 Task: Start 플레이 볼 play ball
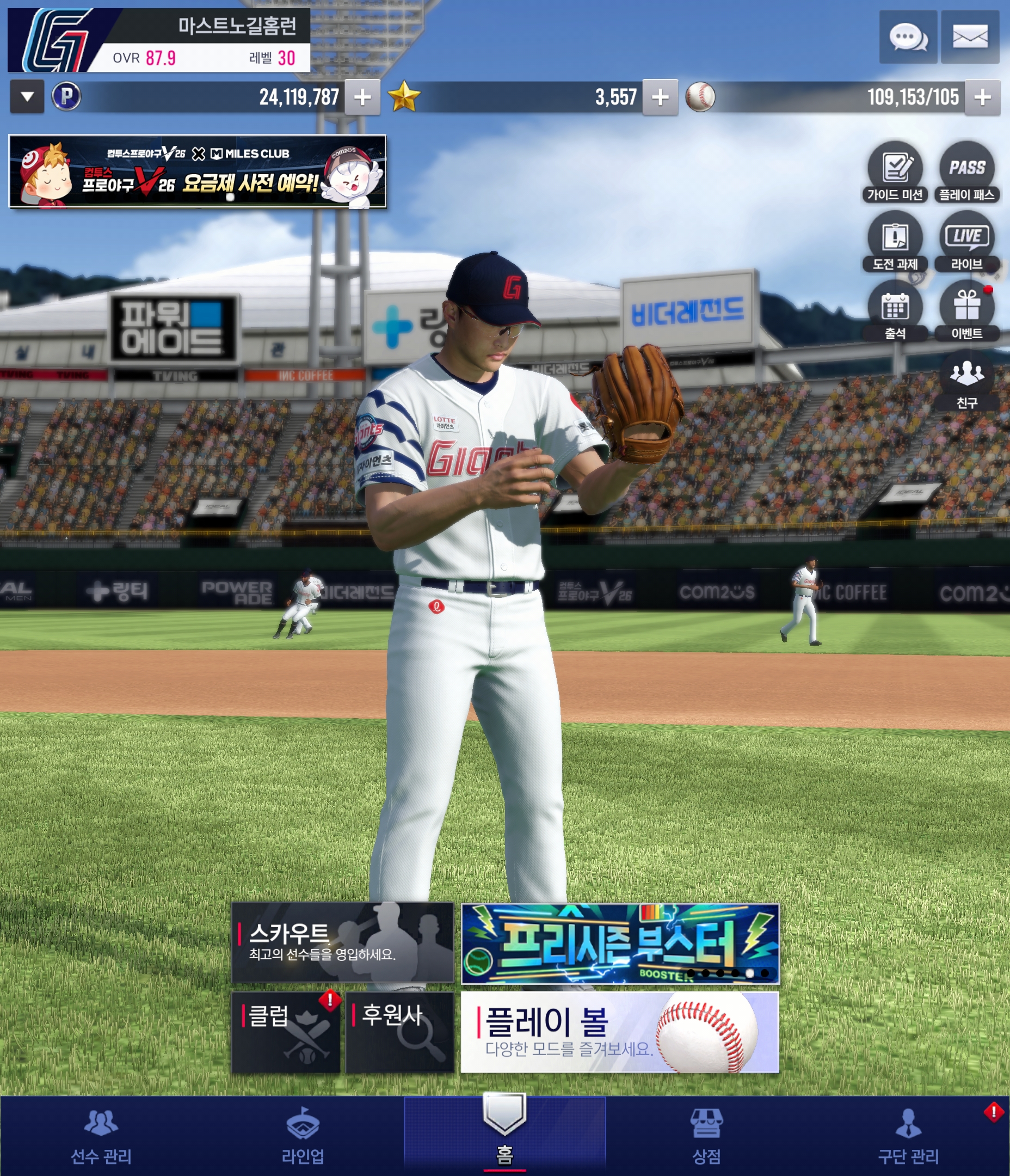click(x=620, y=1032)
